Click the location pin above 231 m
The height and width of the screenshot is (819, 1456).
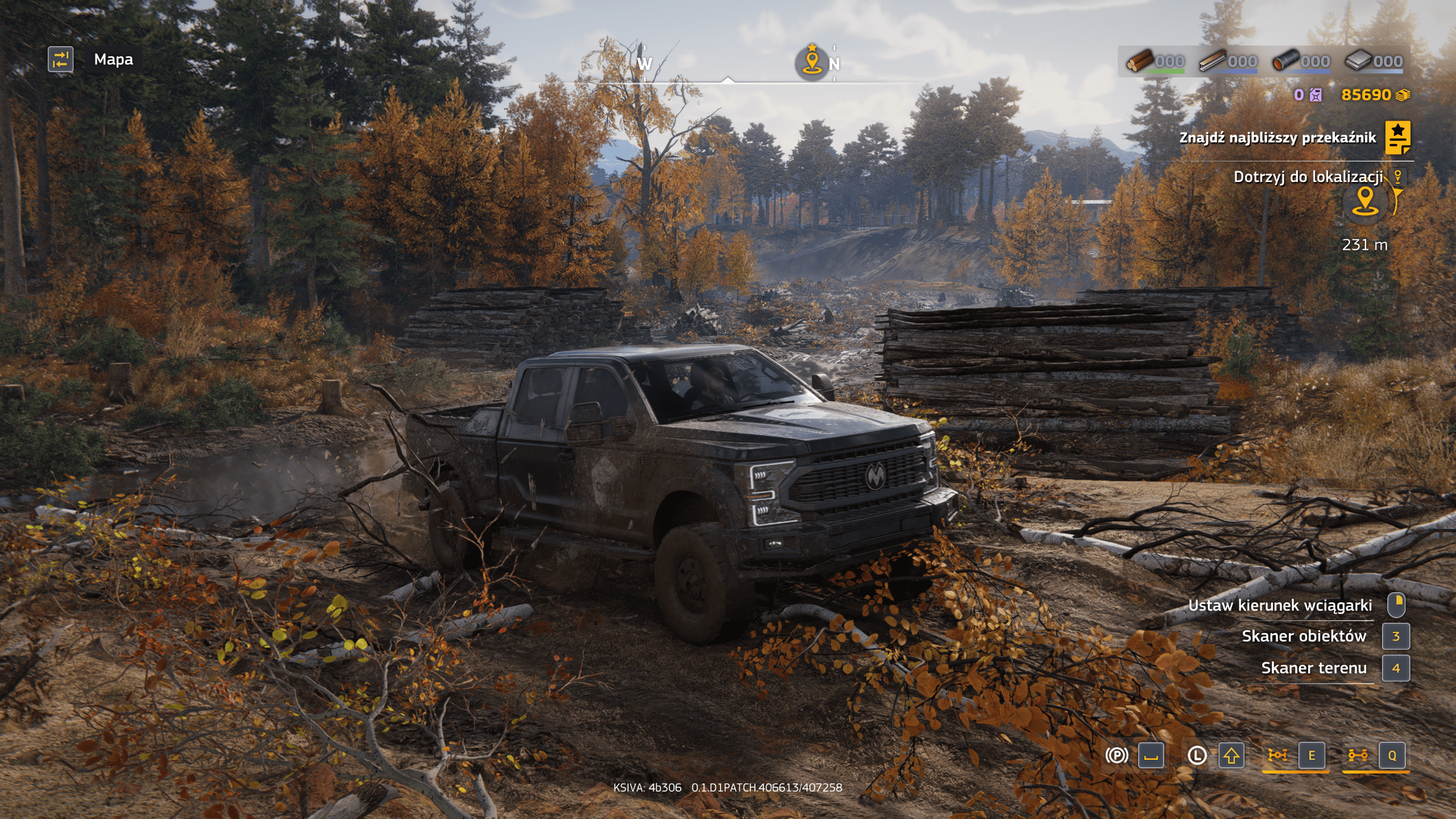pyautogui.click(x=1365, y=201)
